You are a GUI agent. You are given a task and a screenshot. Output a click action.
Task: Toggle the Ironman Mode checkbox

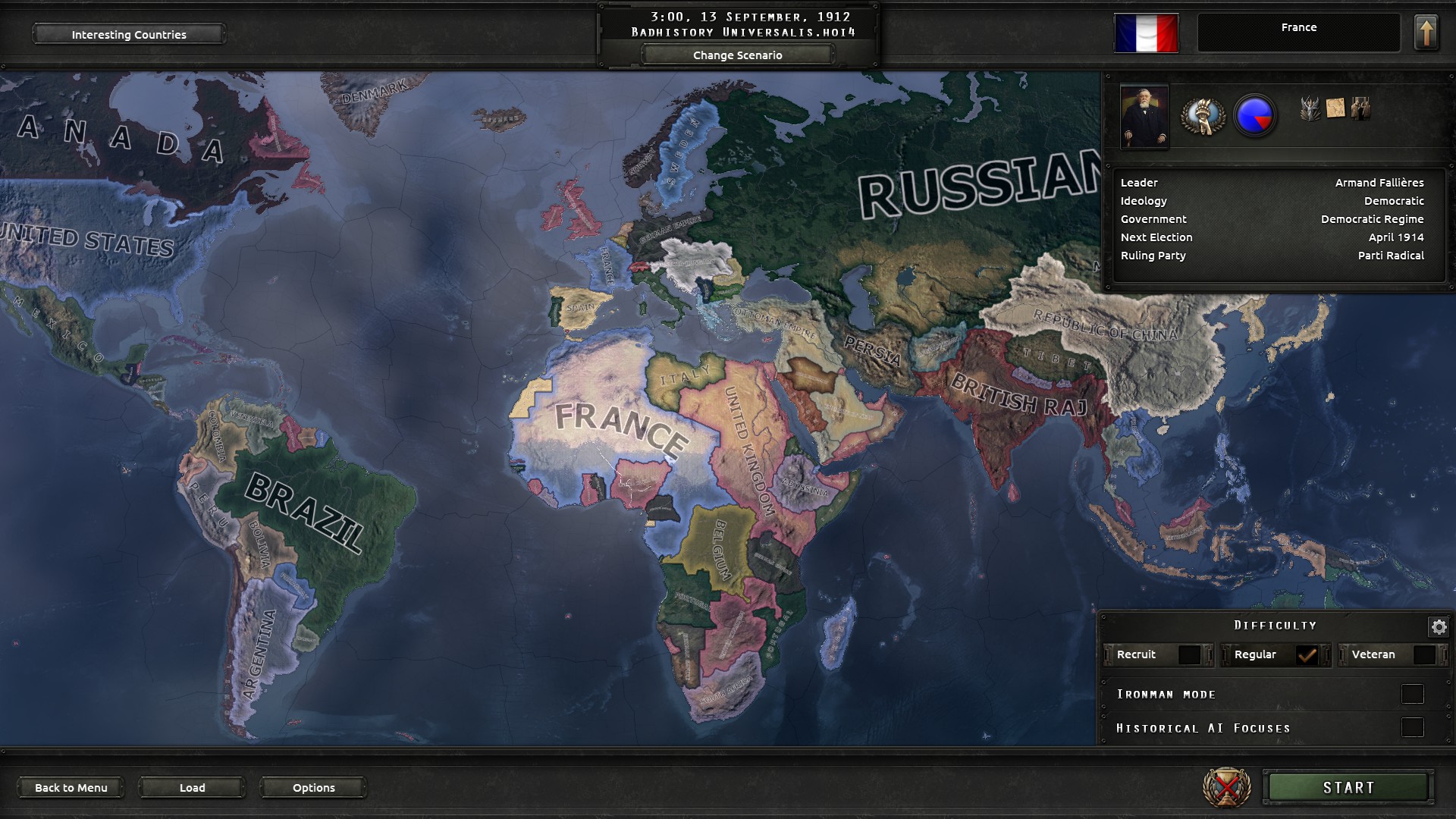tap(1412, 694)
